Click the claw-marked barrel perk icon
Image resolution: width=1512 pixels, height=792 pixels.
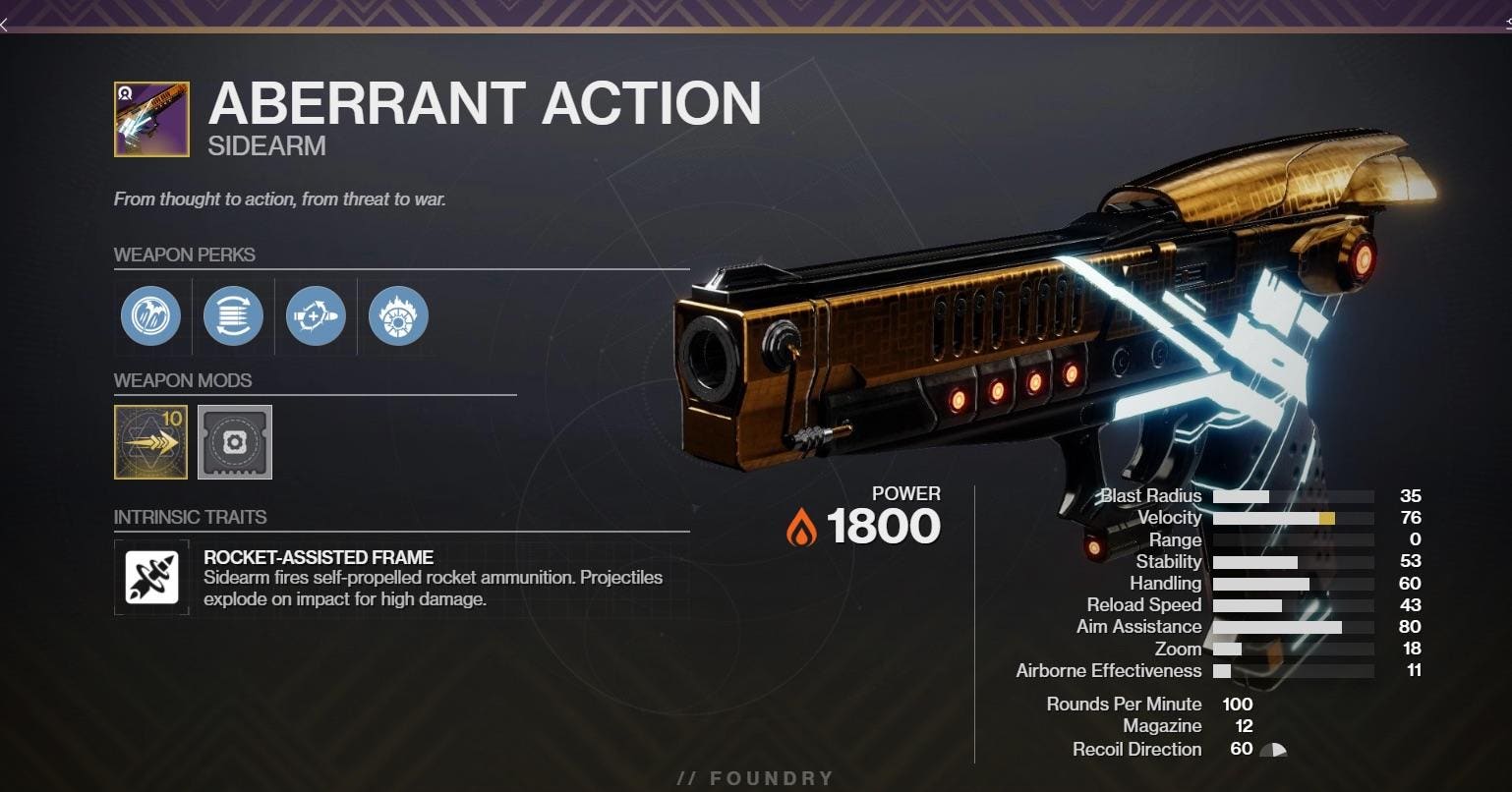(x=150, y=316)
